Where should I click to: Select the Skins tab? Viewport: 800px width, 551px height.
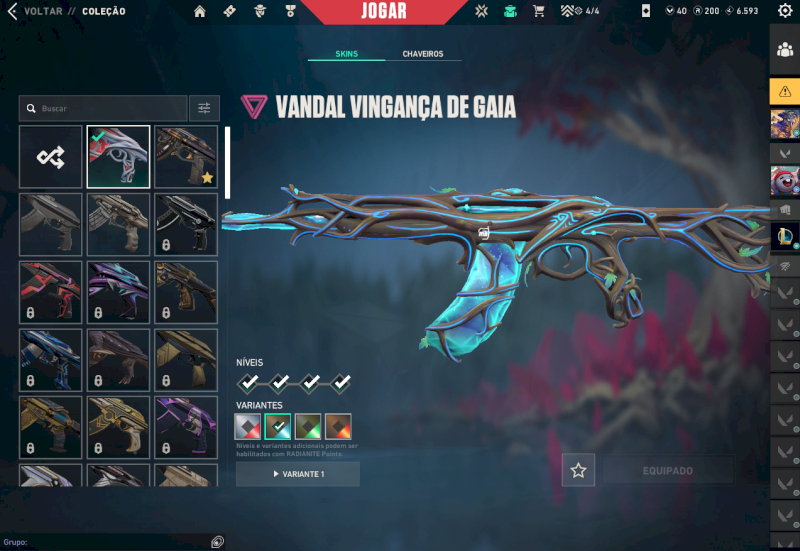pyautogui.click(x=346, y=54)
